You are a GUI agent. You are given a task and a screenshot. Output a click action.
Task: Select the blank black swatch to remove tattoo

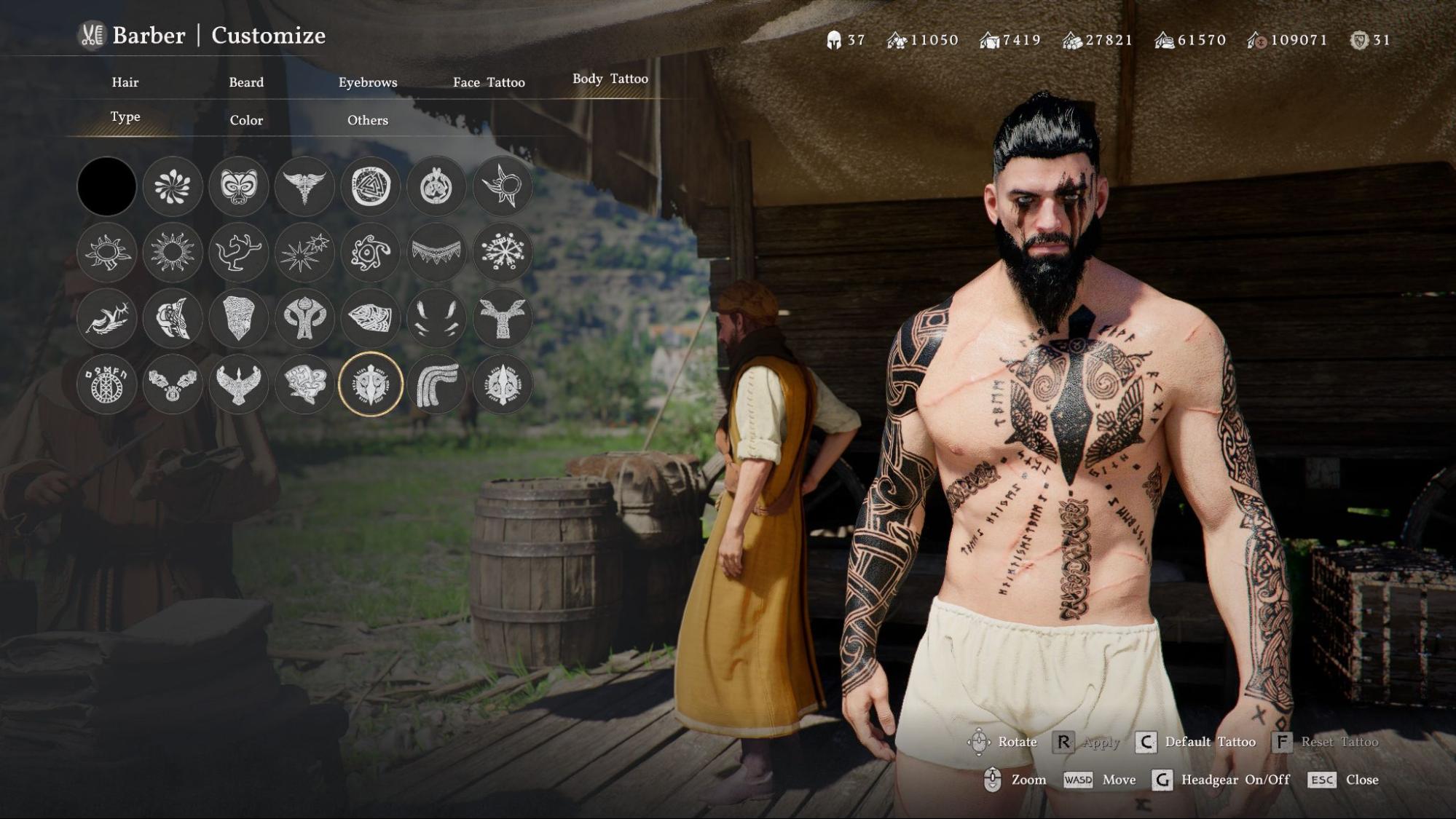[106, 187]
